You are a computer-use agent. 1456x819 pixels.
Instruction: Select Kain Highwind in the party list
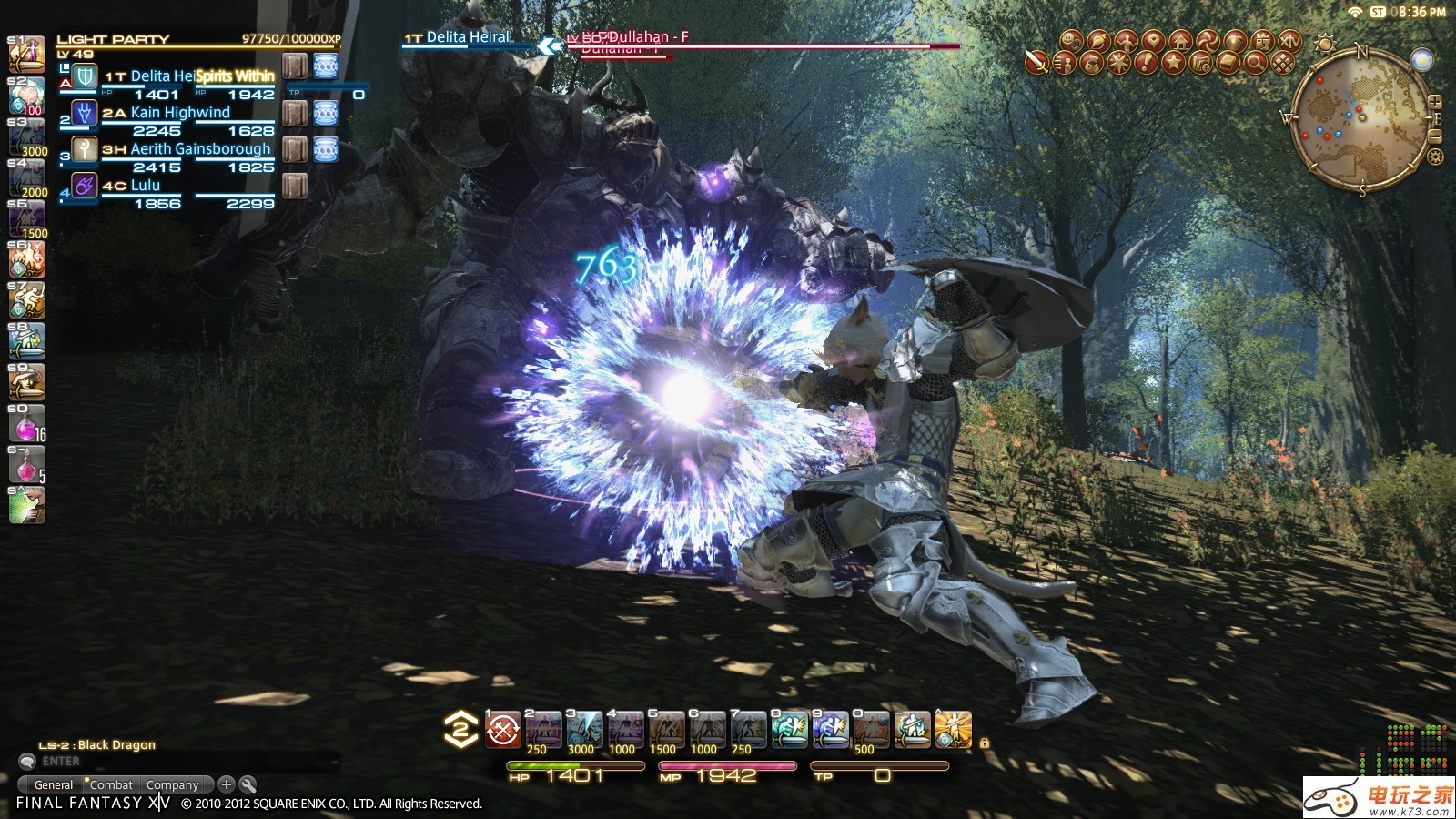point(180,113)
